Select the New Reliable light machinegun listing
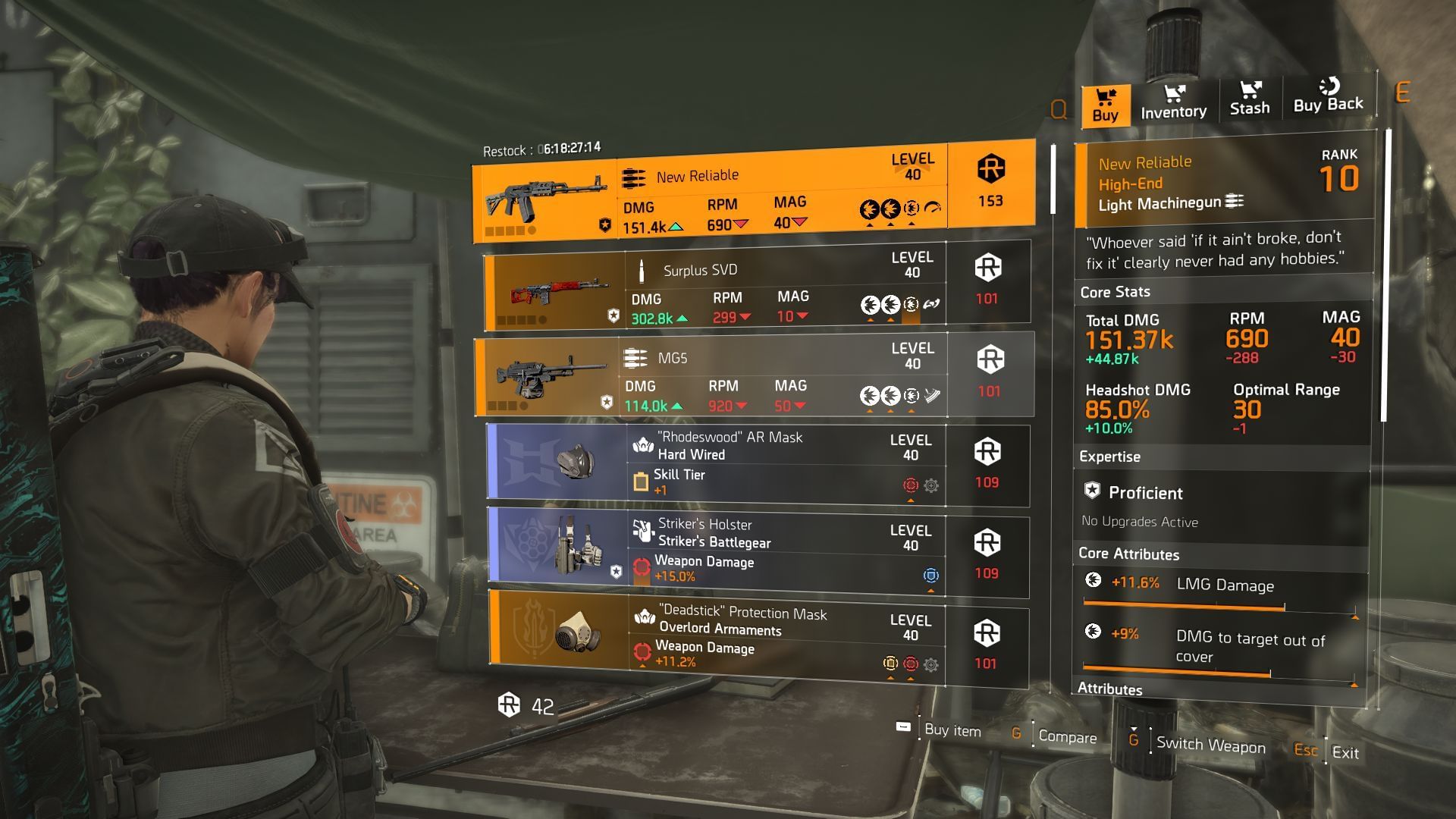Screen dimensions: 1456x819 [x=753, y=190]
